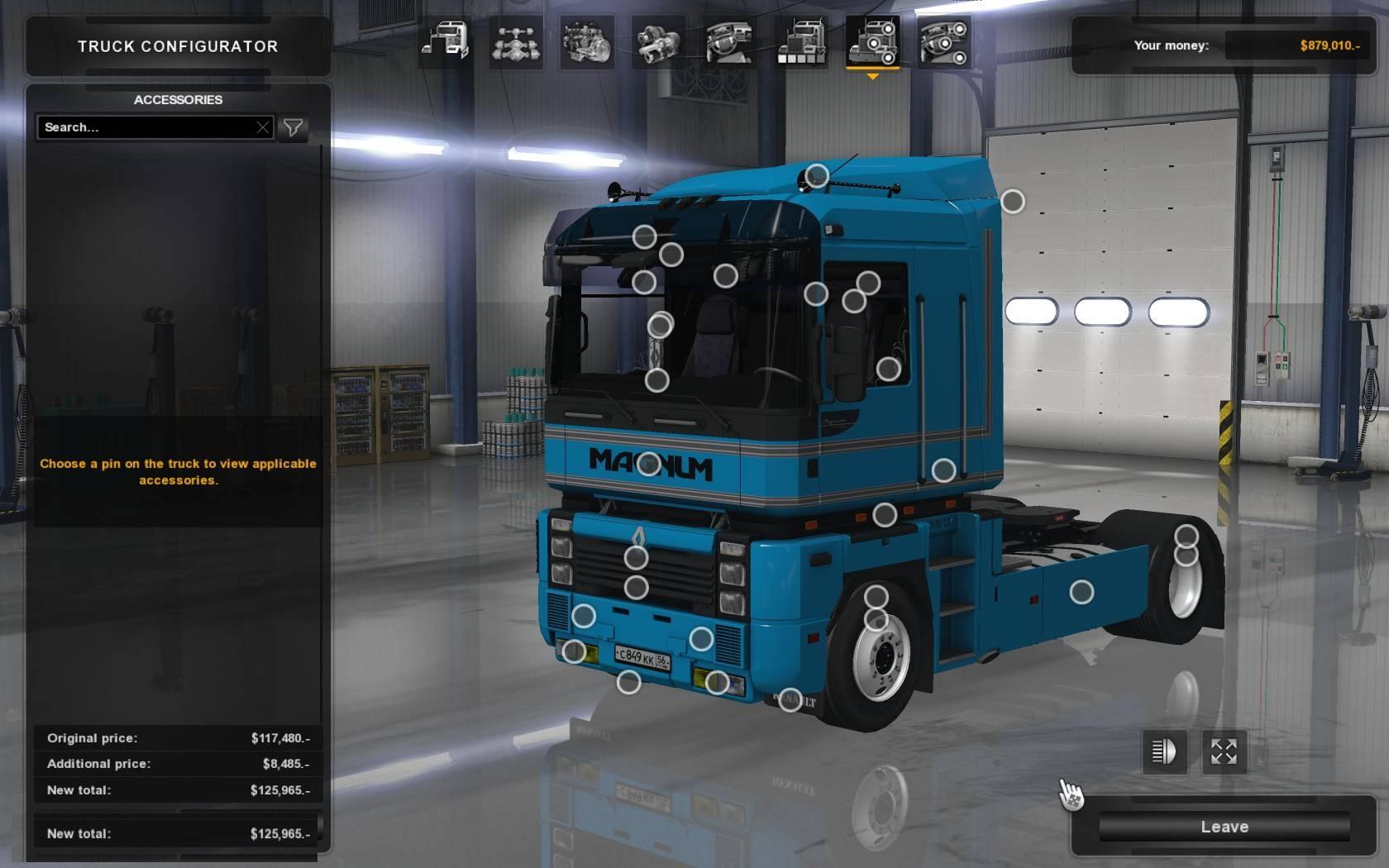Switch to the axles and chassis tab

[516, 42]
